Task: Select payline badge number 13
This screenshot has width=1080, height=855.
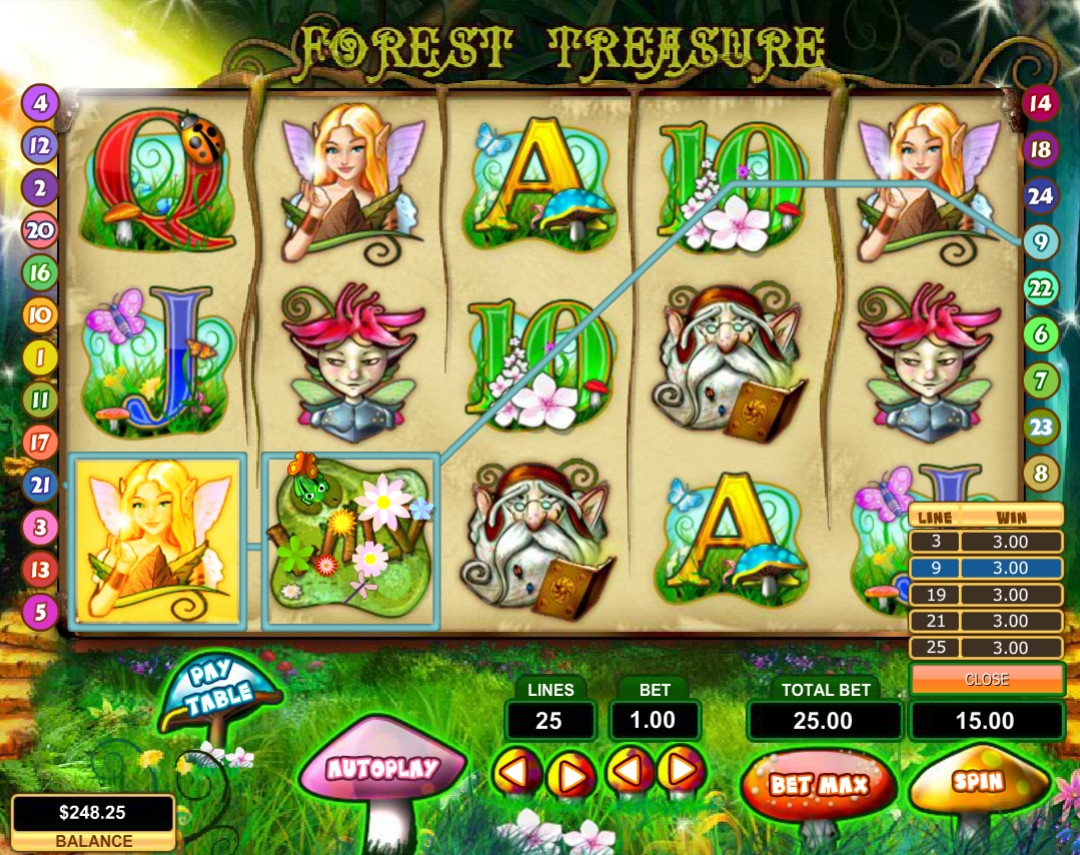Action: (x=40, y=569)
